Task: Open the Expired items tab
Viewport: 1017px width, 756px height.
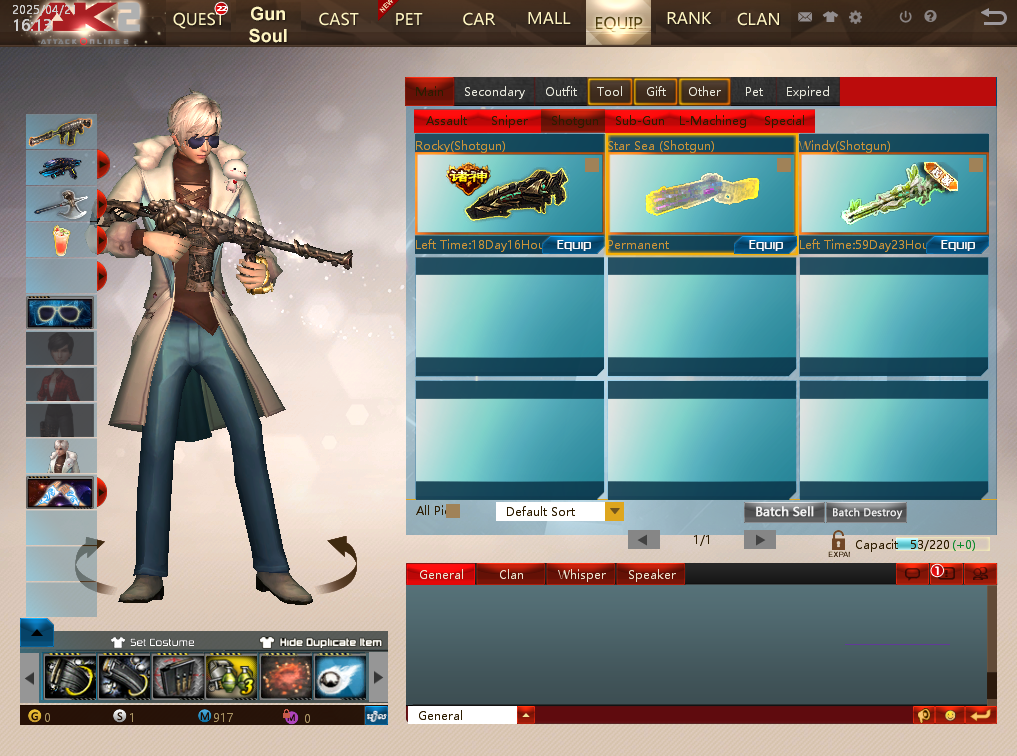Action: click(807, 91)
